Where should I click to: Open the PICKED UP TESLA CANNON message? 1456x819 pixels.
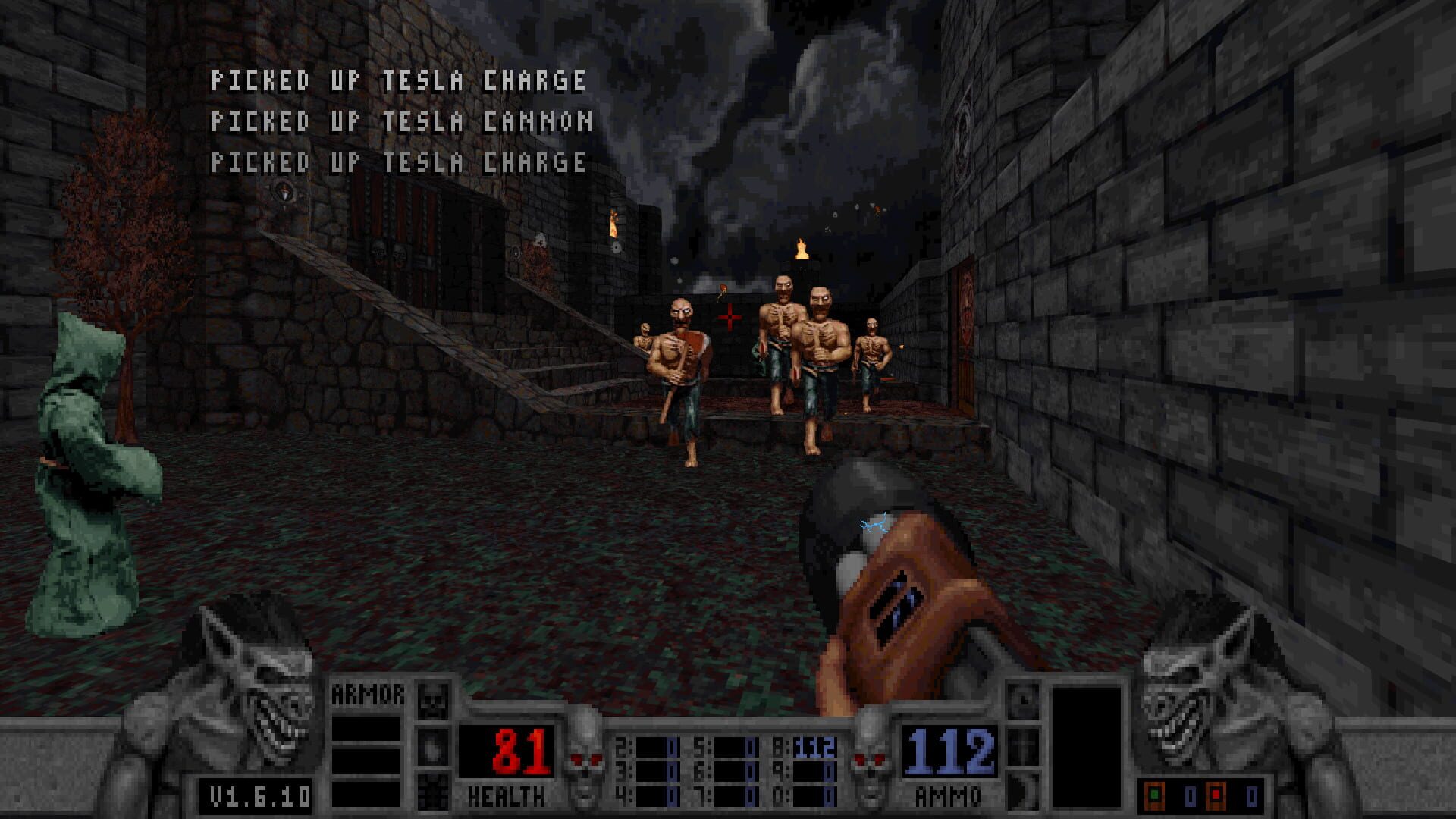402,121
